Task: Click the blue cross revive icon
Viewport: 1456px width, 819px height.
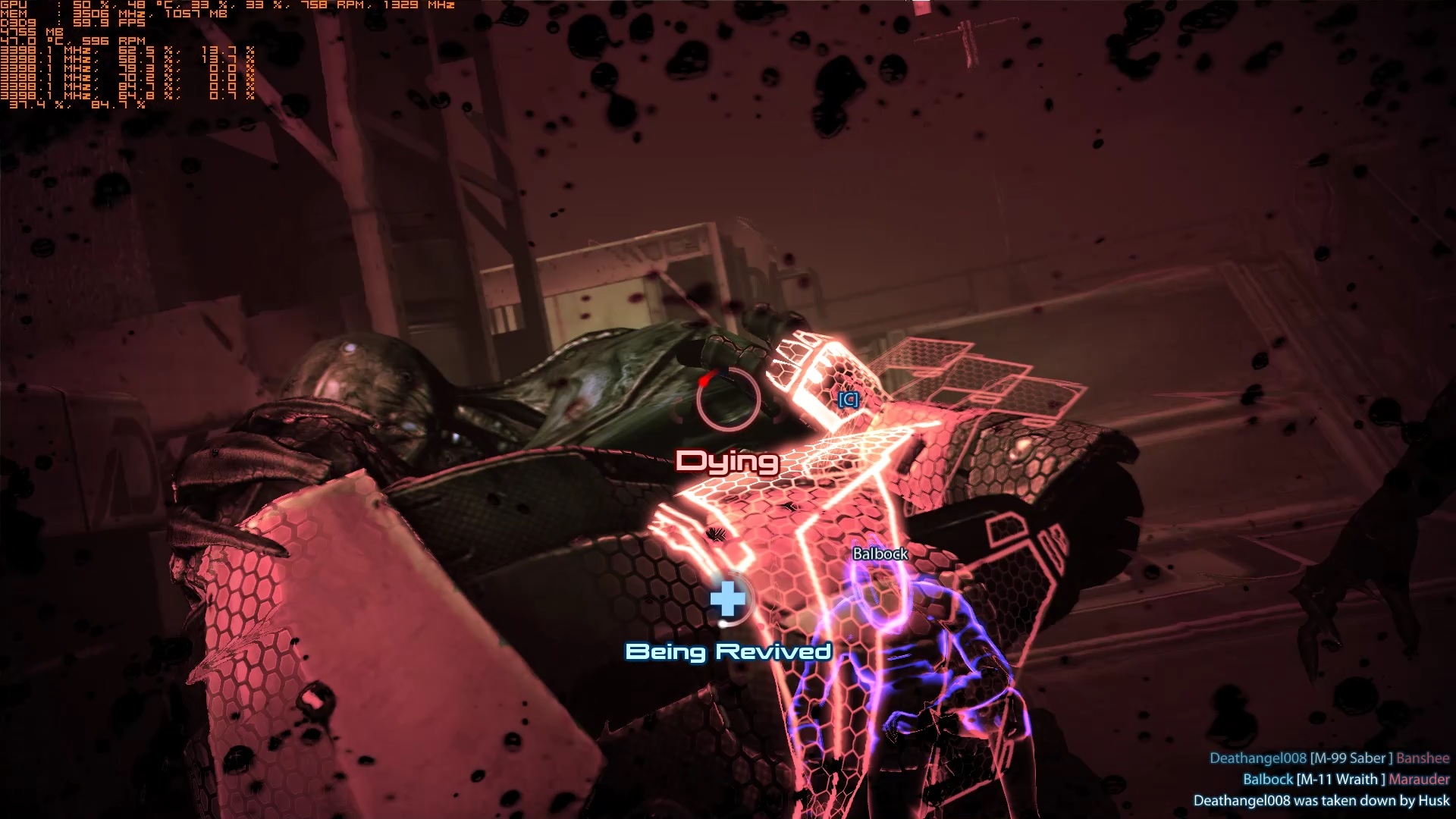Action: 728,599
